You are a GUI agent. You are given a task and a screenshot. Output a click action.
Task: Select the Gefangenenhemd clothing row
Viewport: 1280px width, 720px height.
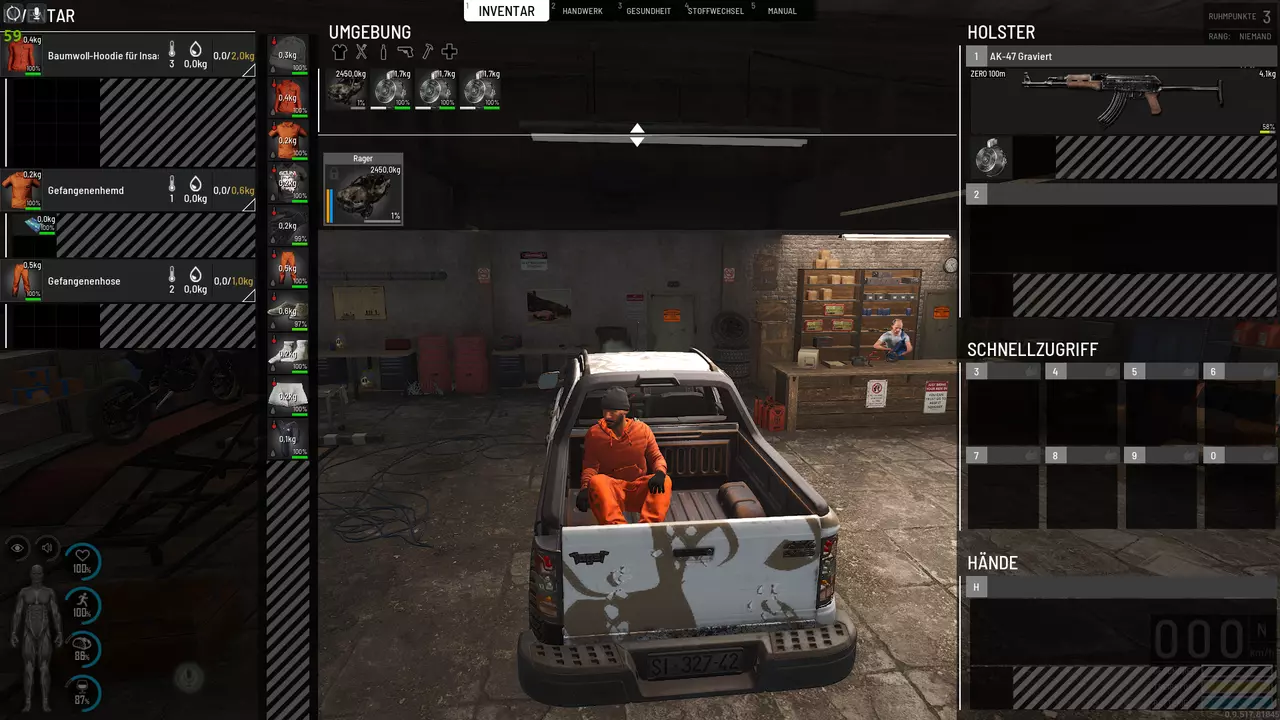[128, 190]
